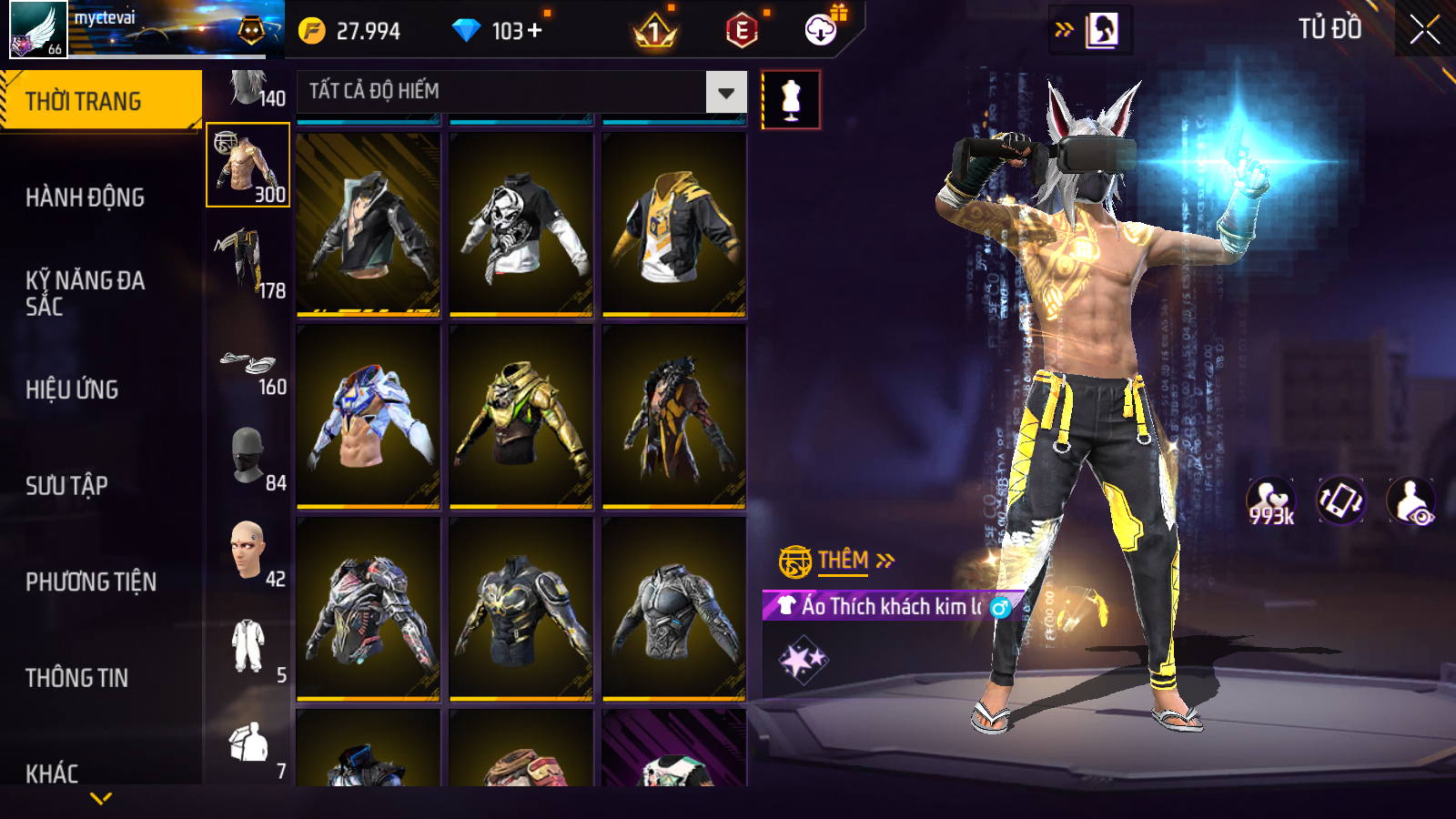Show the THÔNG TIN section
This screenshot has width=1456, height=819.
[76, 678]
